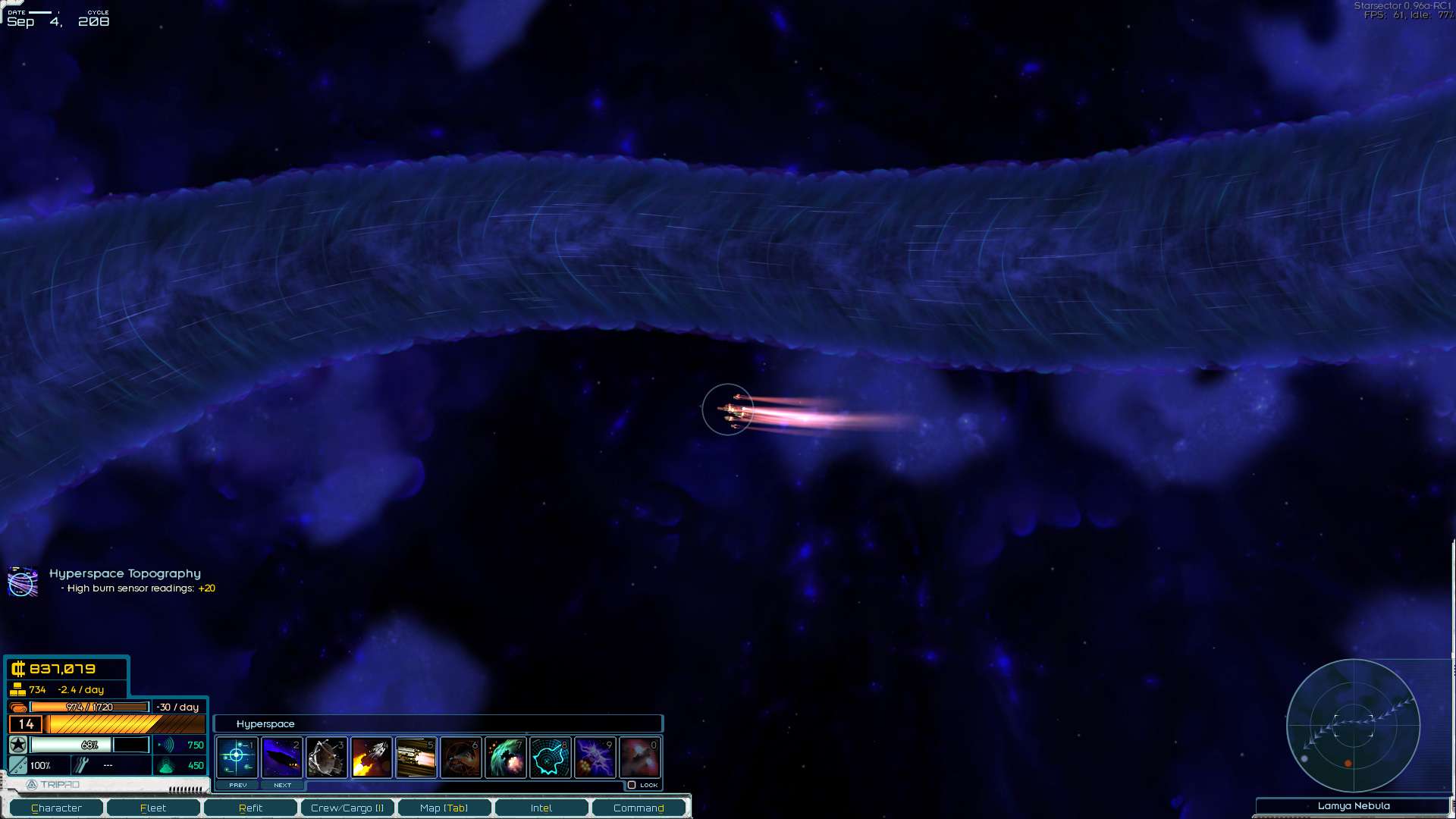
Task: Open the Refit screen
Action: tap(250, 808)
